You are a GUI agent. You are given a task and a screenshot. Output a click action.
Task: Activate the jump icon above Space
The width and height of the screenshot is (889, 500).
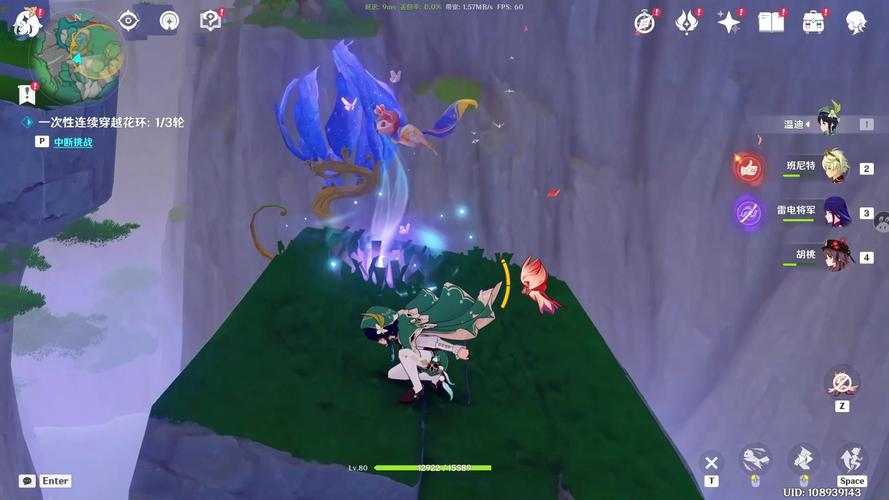851,459
